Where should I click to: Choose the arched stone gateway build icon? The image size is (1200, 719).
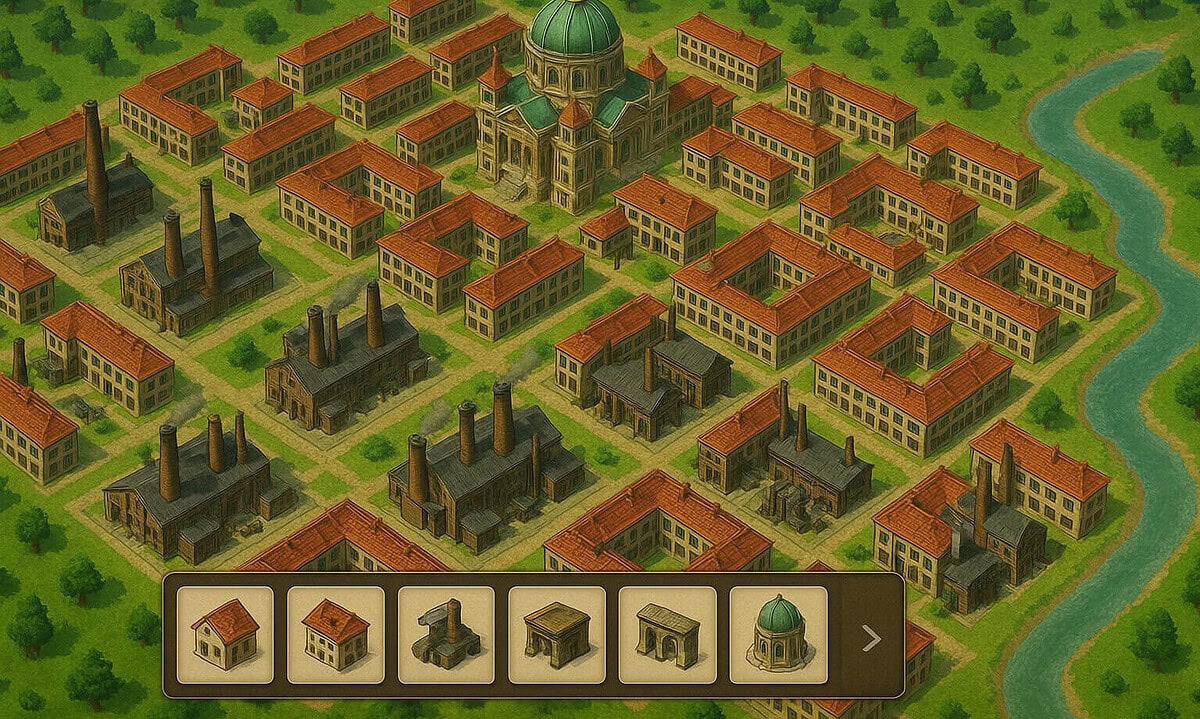tap(667, 634)
